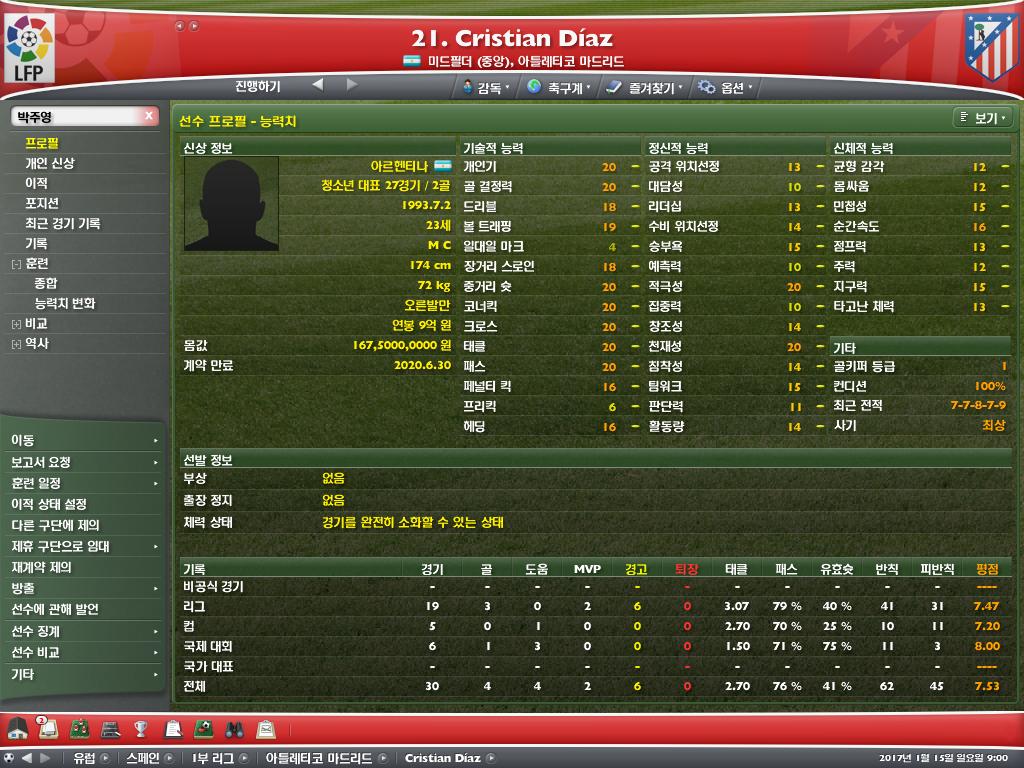1024x768 pixels.
Task: Open 능력치 변화 (attribute changes) page
Action: (x=65, y=303)
